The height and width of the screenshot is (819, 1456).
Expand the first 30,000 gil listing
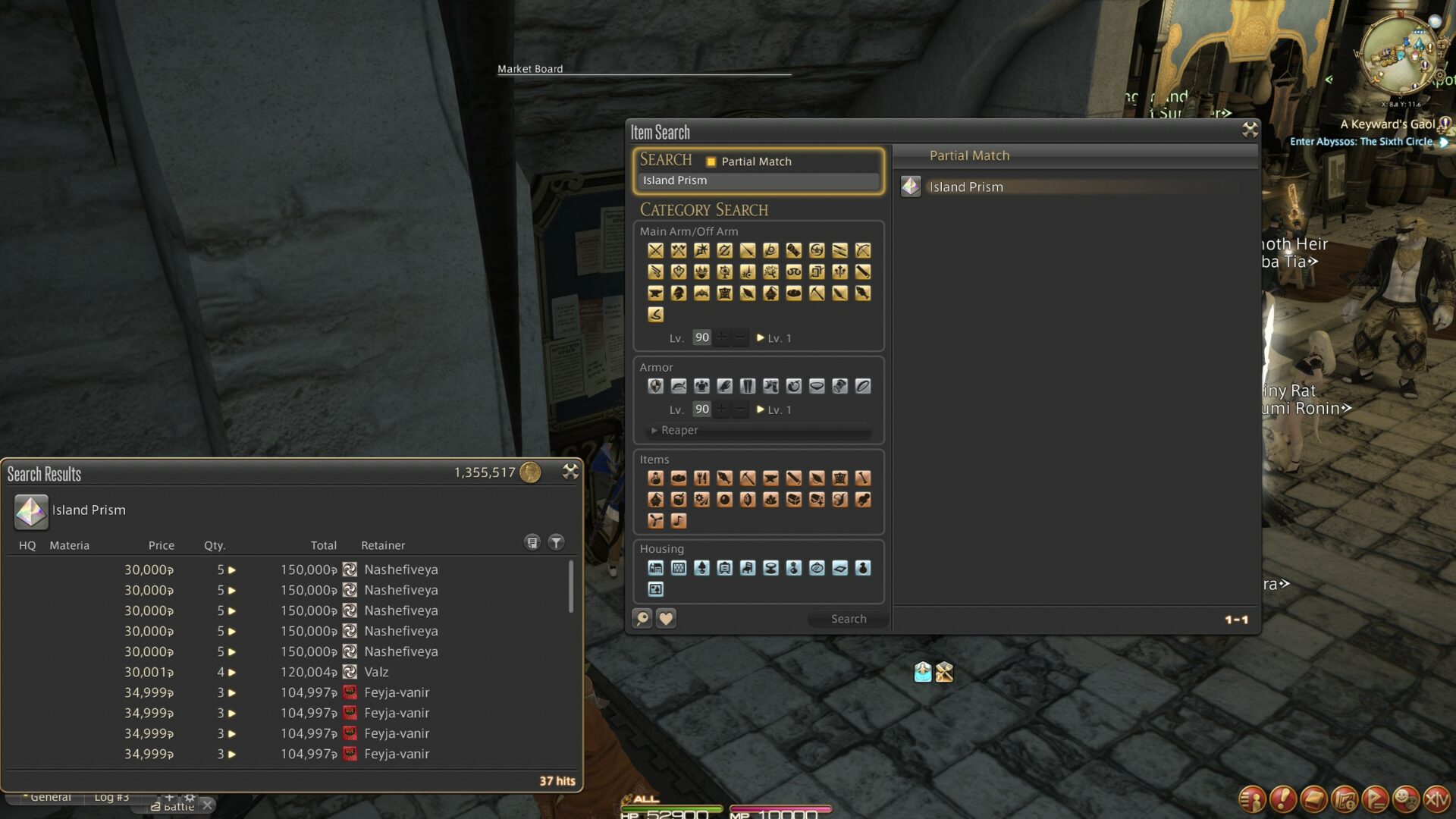[x=231, y=570]
